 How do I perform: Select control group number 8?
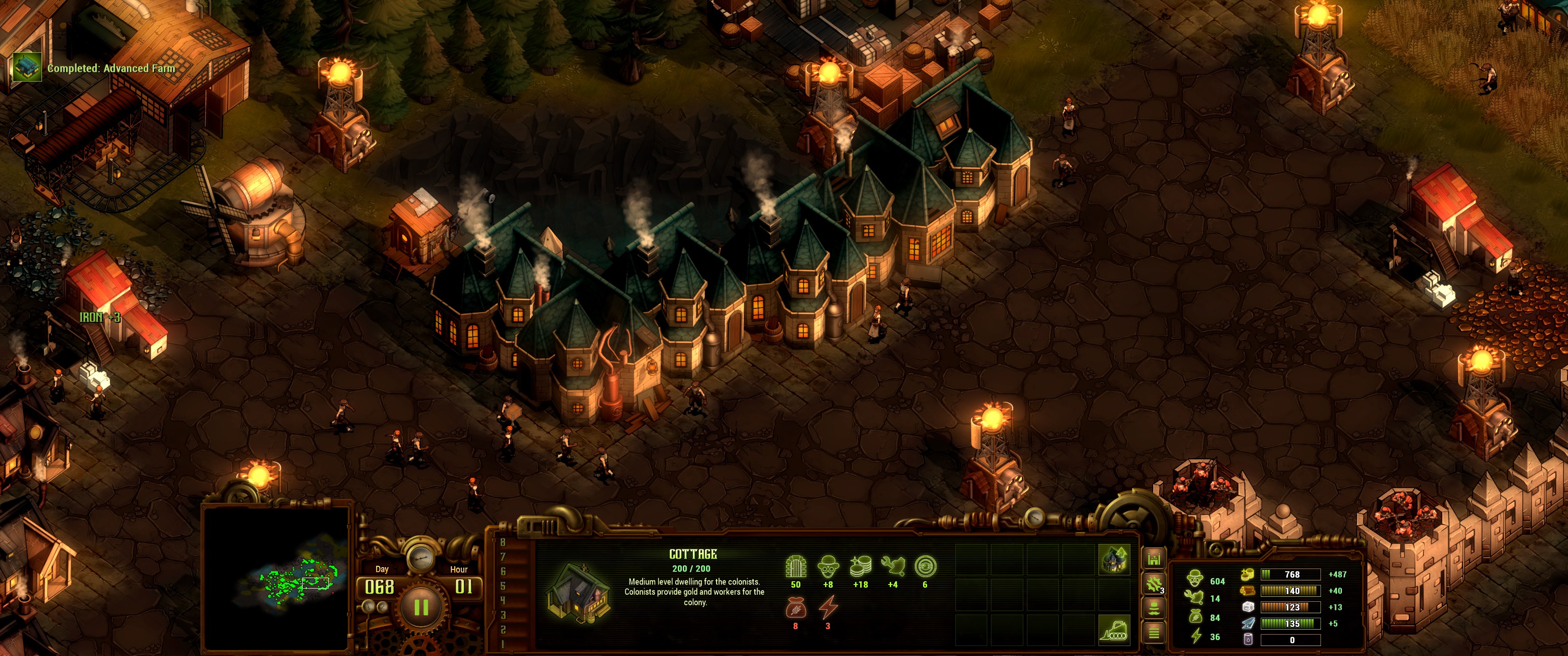coord(503,542)
